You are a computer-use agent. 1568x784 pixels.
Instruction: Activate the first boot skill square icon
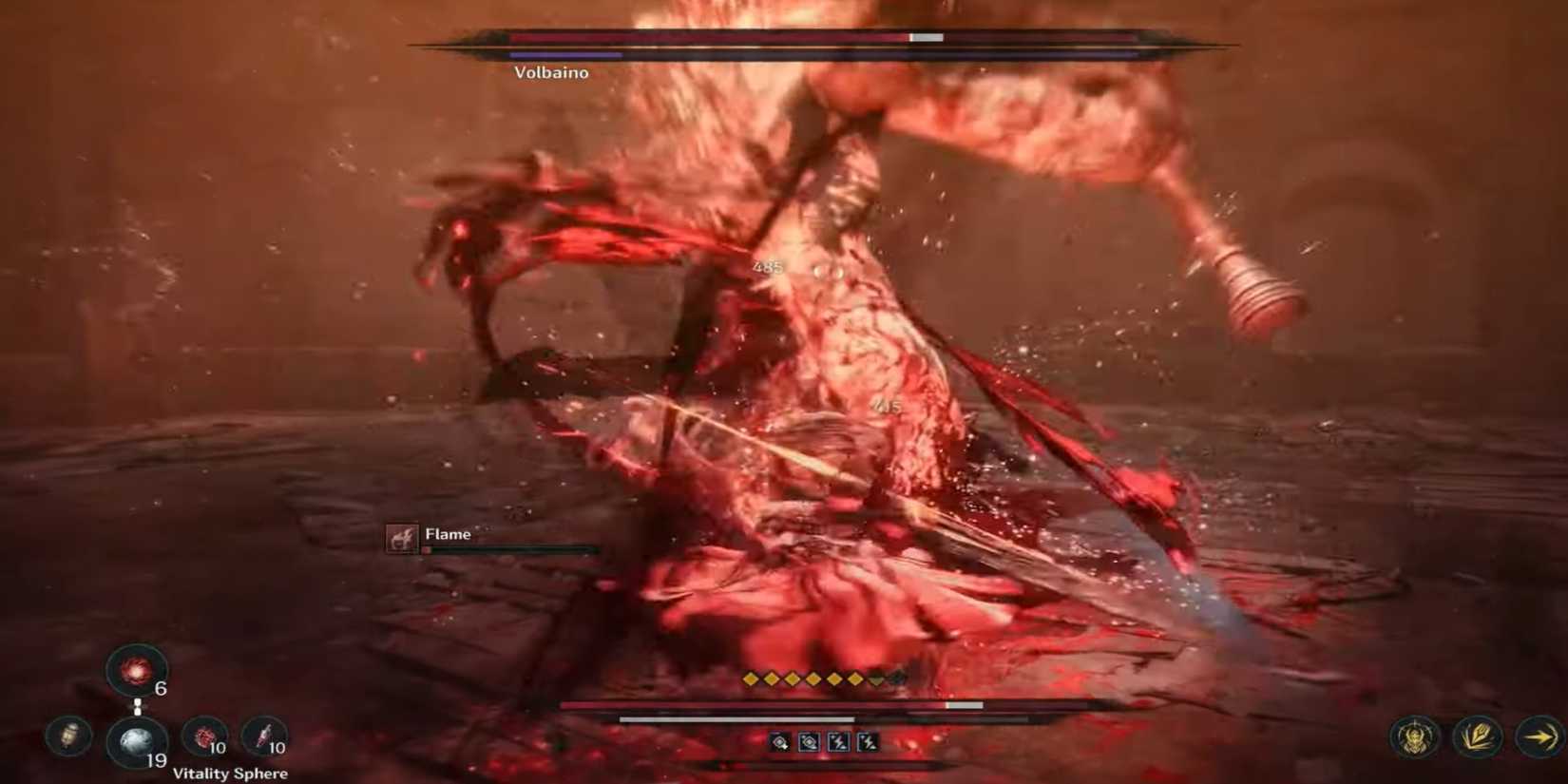[x=779, y=742]
